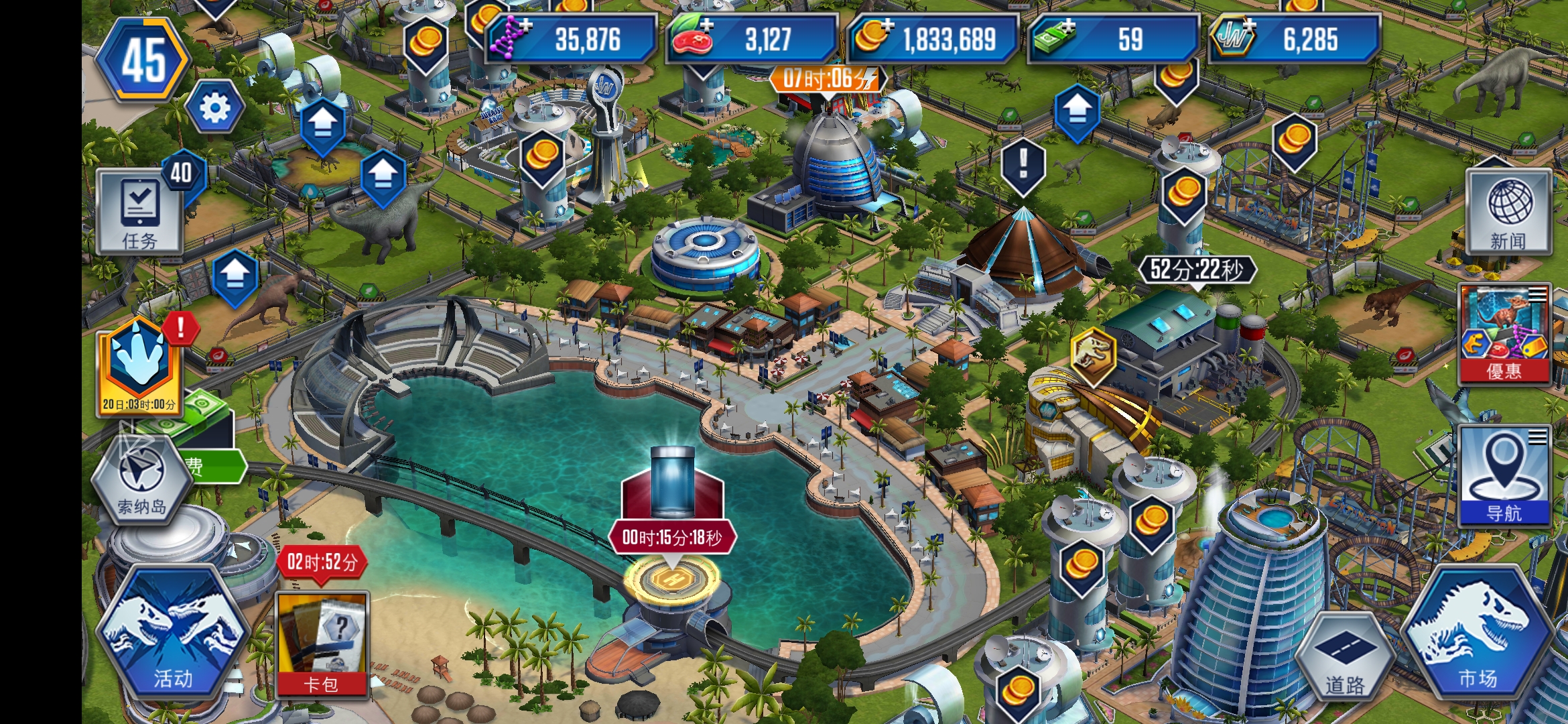Select the 道路 road building tool

(1344, 658)
